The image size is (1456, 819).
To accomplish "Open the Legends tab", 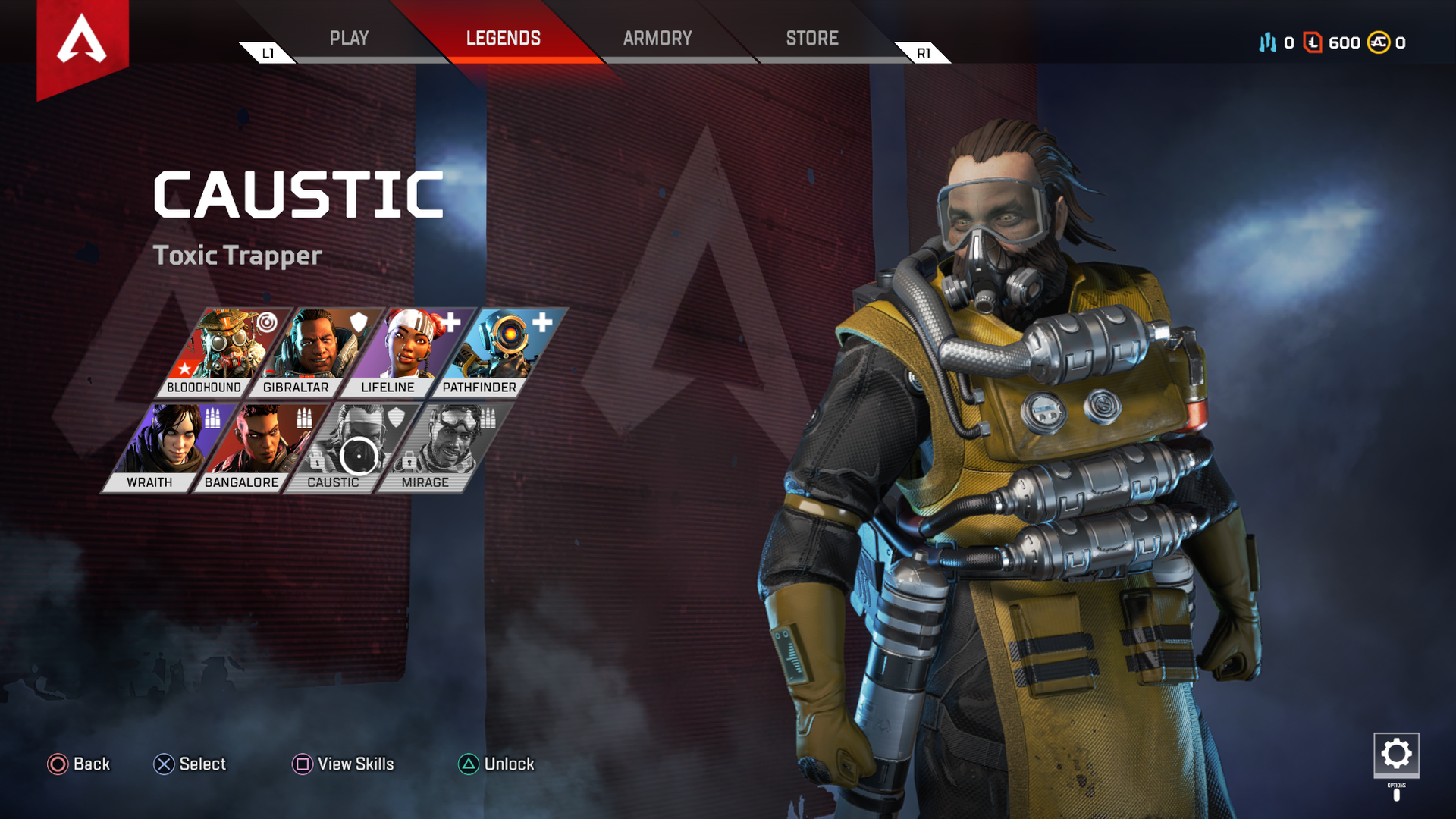I will click(503, 38).
